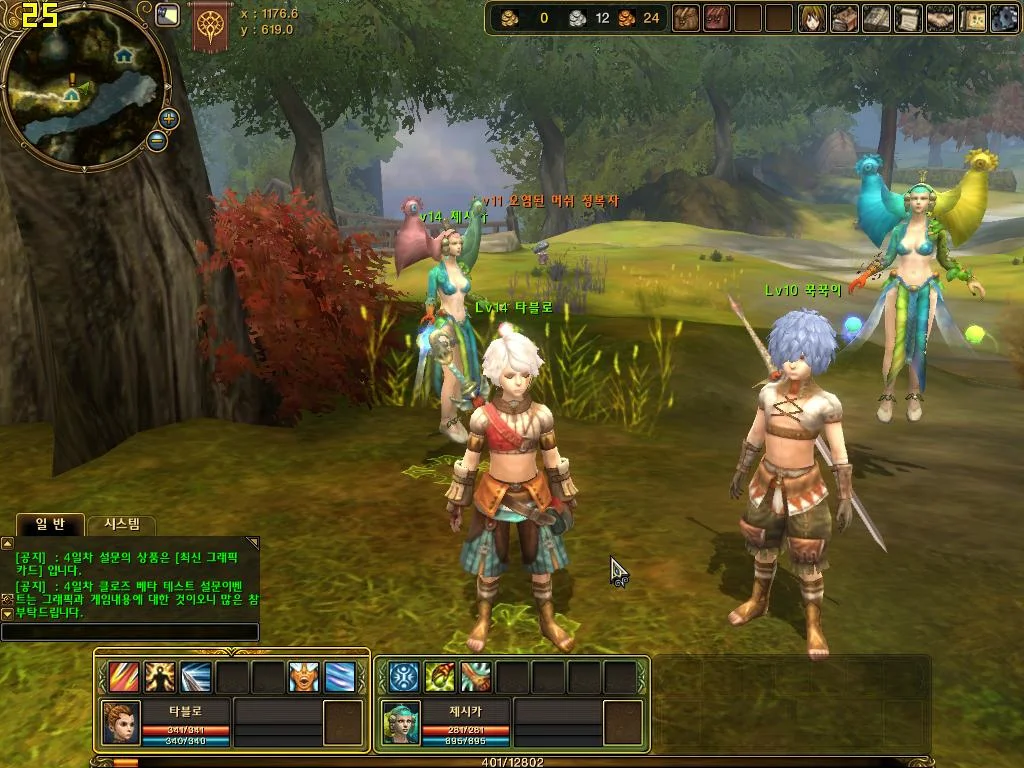
Task: Activate the red slash skill
Action: coord(124,677)
